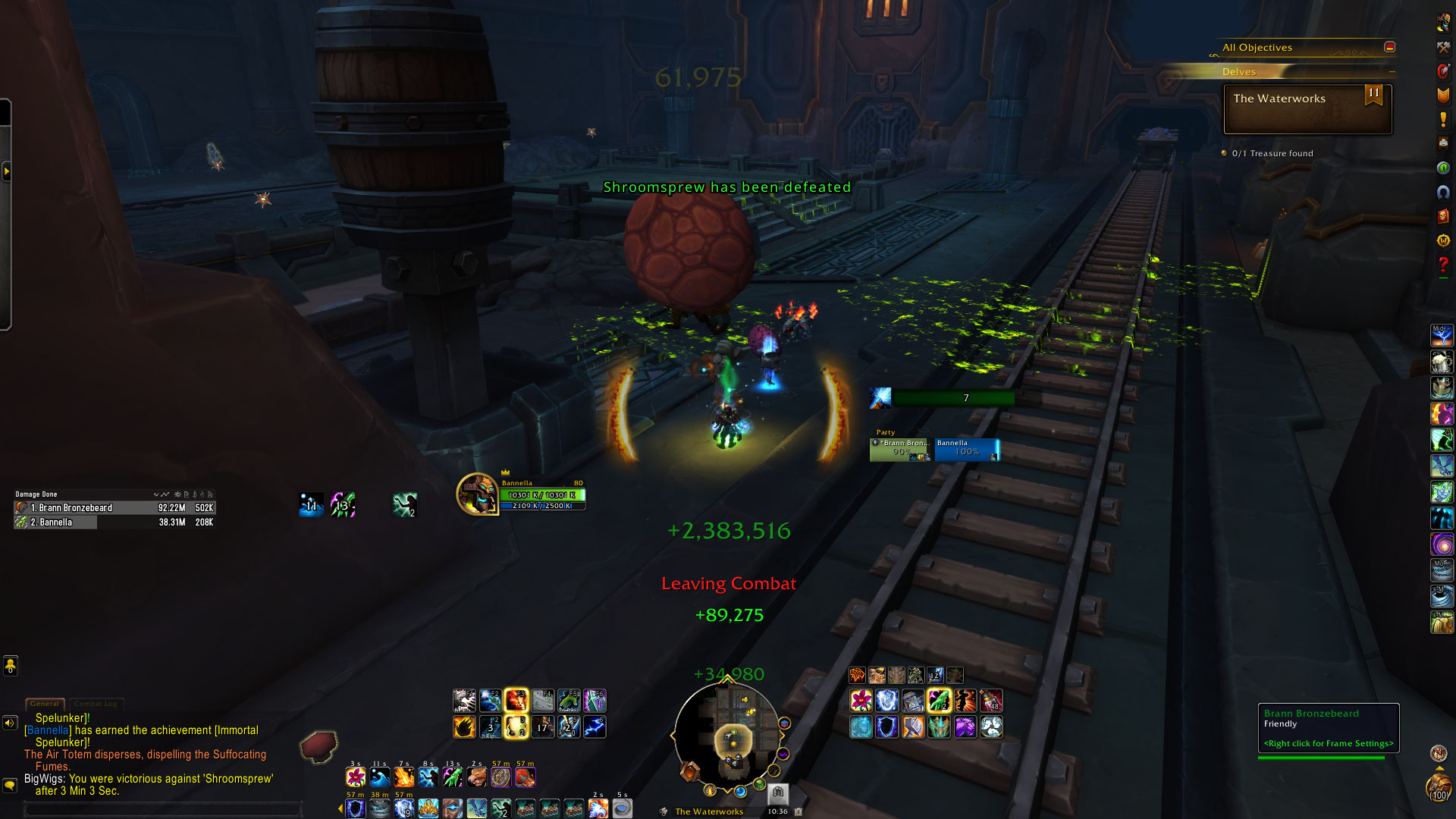Activate the pink flower ability on right bar
This screenshot has width=1456, height=819.
[x=861, y=701]
